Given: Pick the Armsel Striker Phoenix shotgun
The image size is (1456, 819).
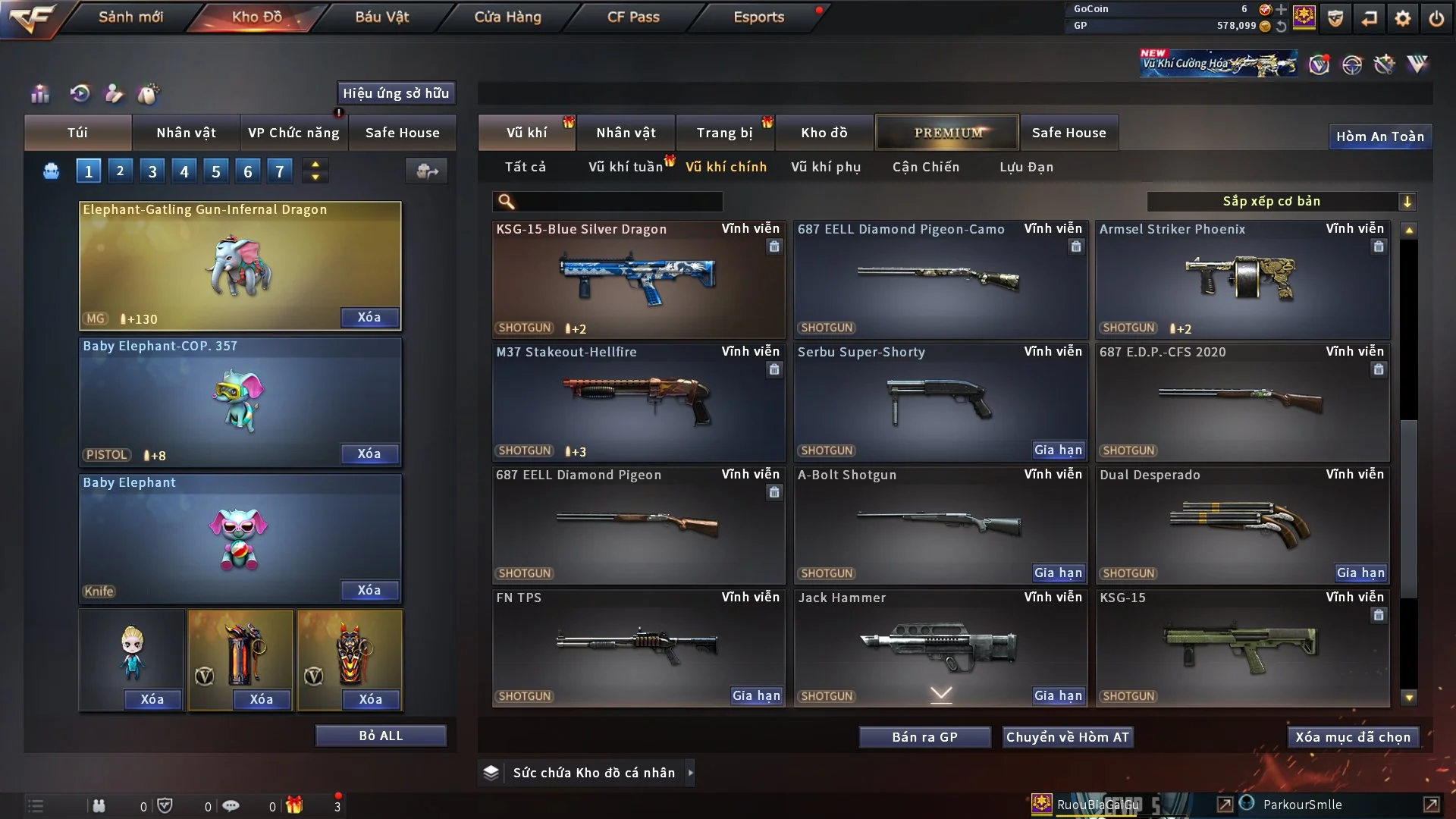Looking at the screenshot, I should 1242,281.
